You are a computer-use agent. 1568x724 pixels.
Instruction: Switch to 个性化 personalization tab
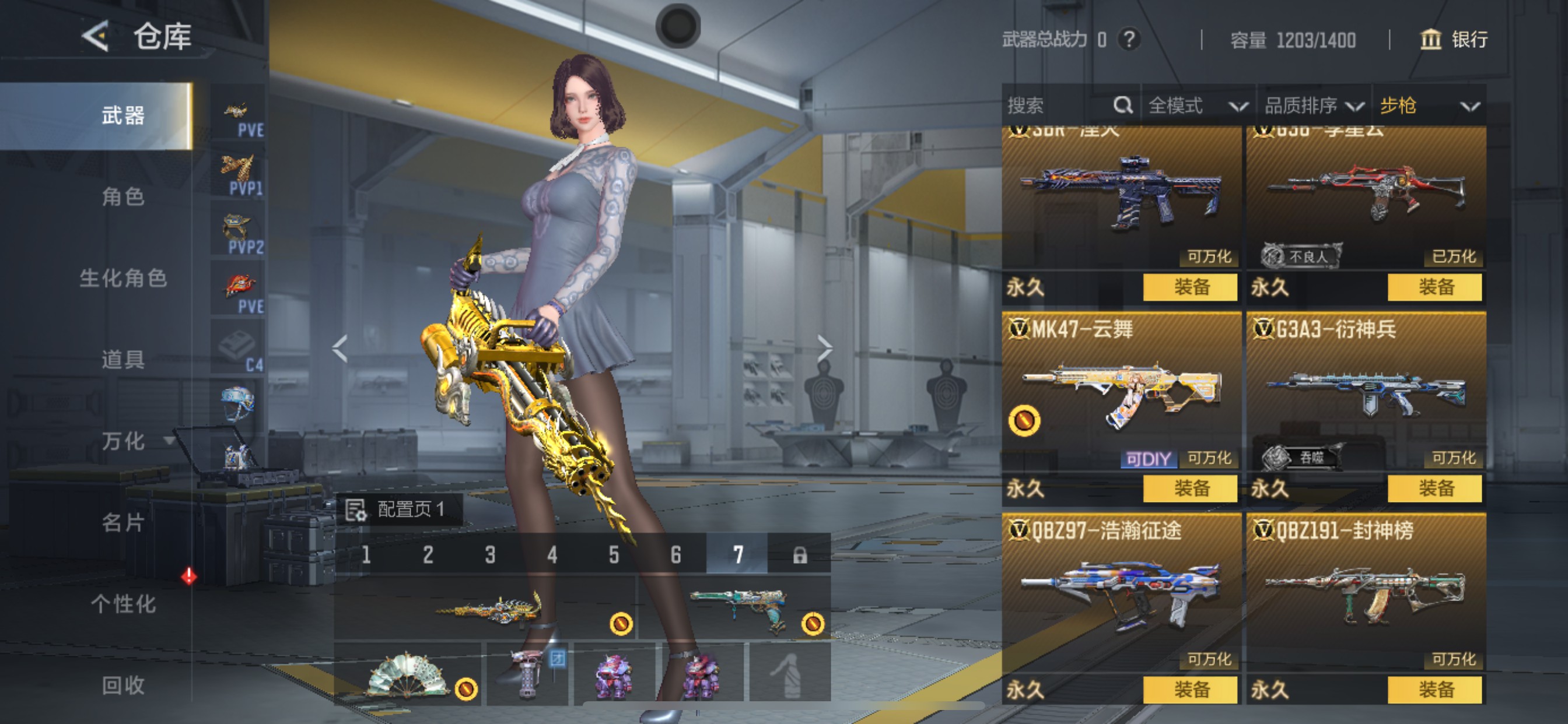pos(123,603)
